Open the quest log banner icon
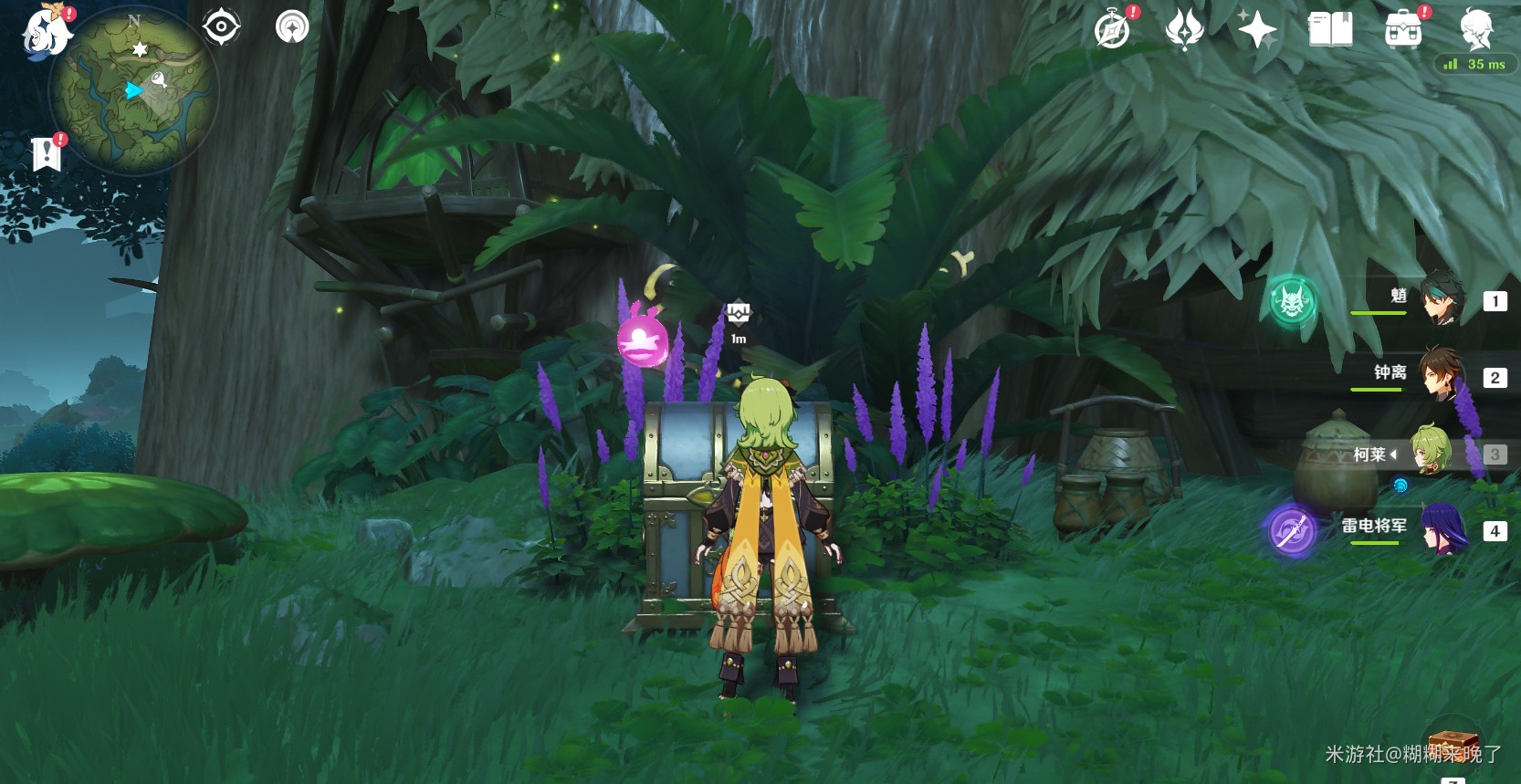 coord(46,154)
